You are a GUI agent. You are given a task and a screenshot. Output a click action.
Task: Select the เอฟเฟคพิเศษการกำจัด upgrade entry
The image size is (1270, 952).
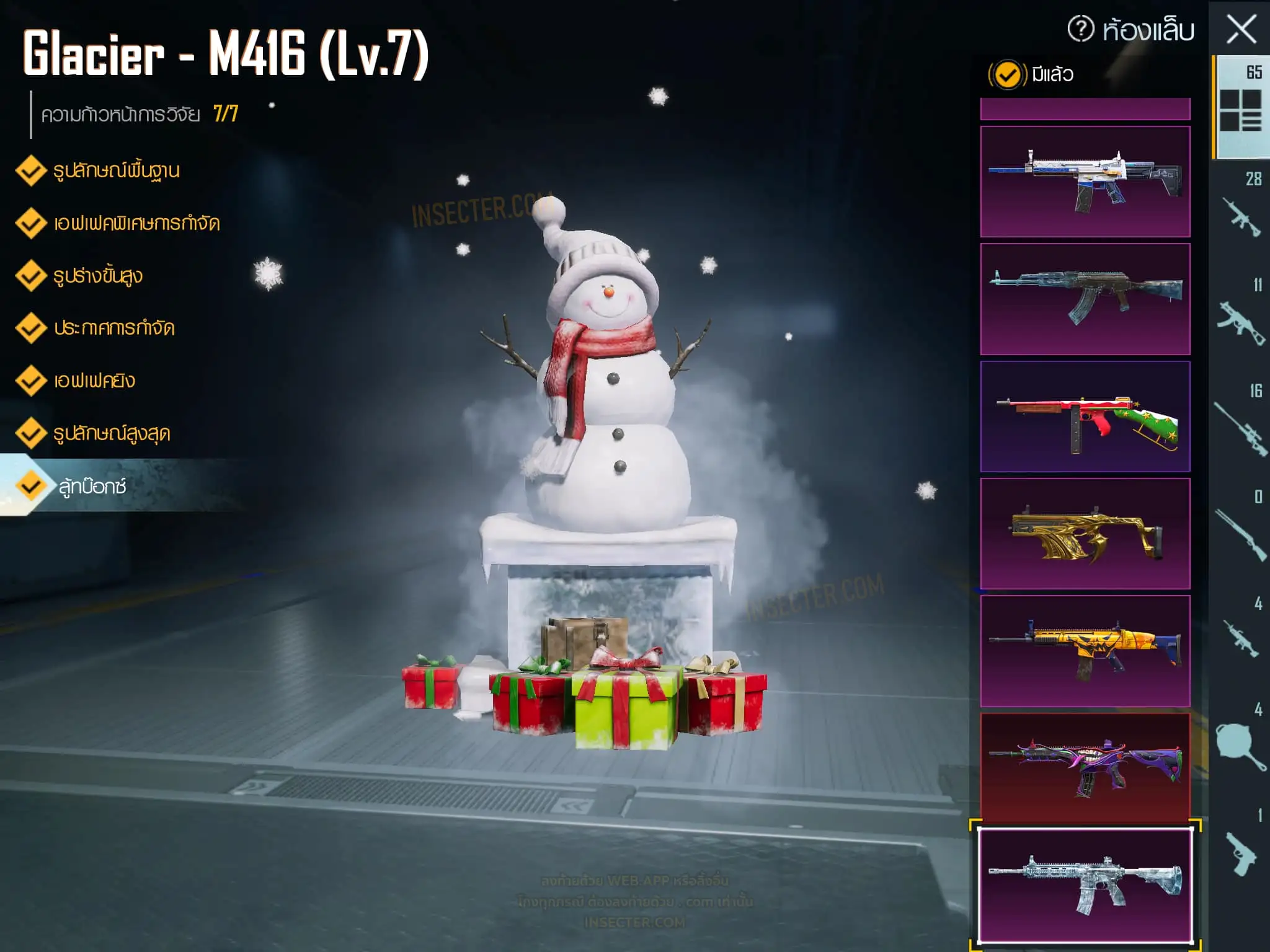(136, 223)
